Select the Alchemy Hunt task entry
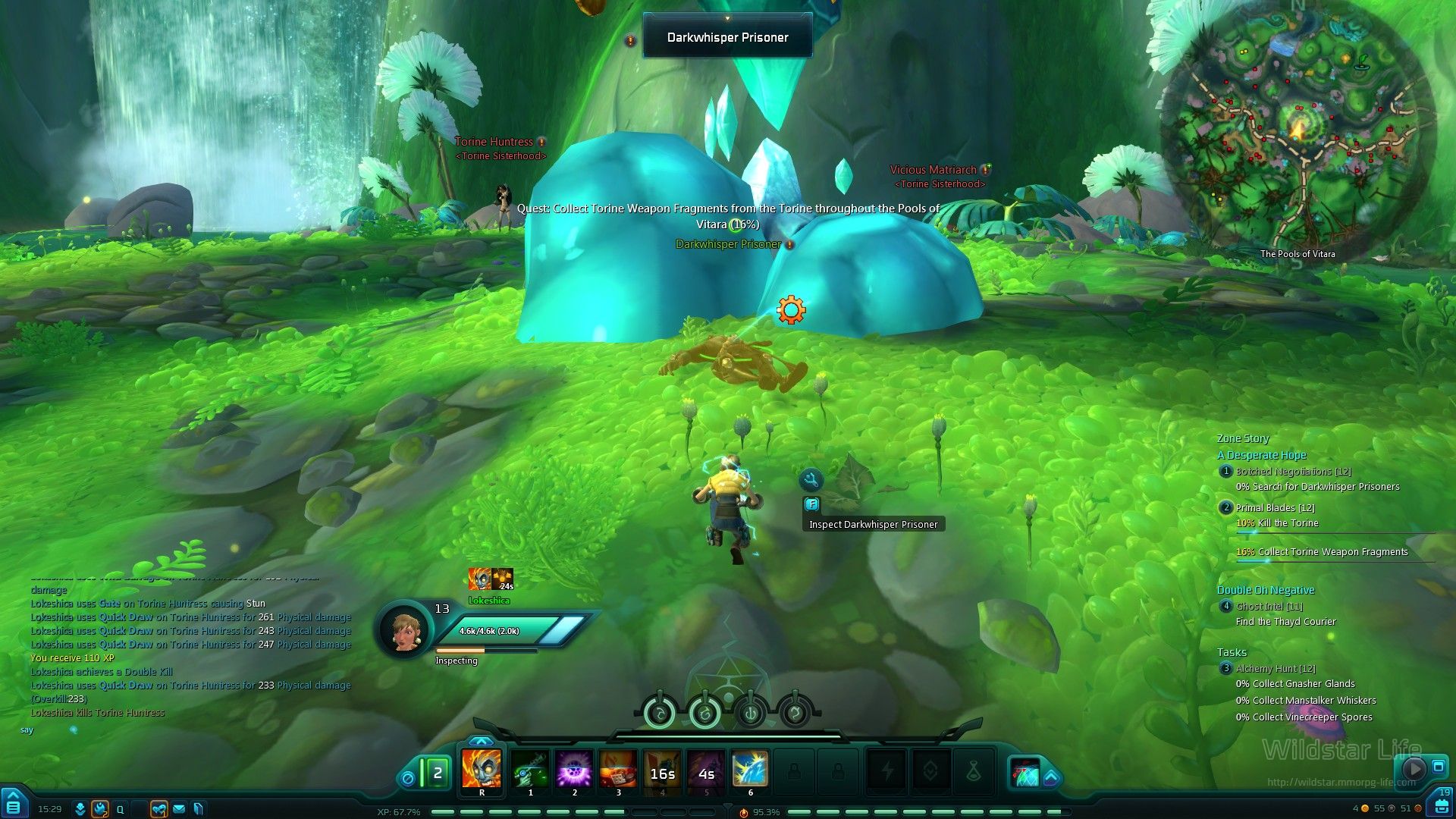The image size is (1456, 819). coord(1276,669)
